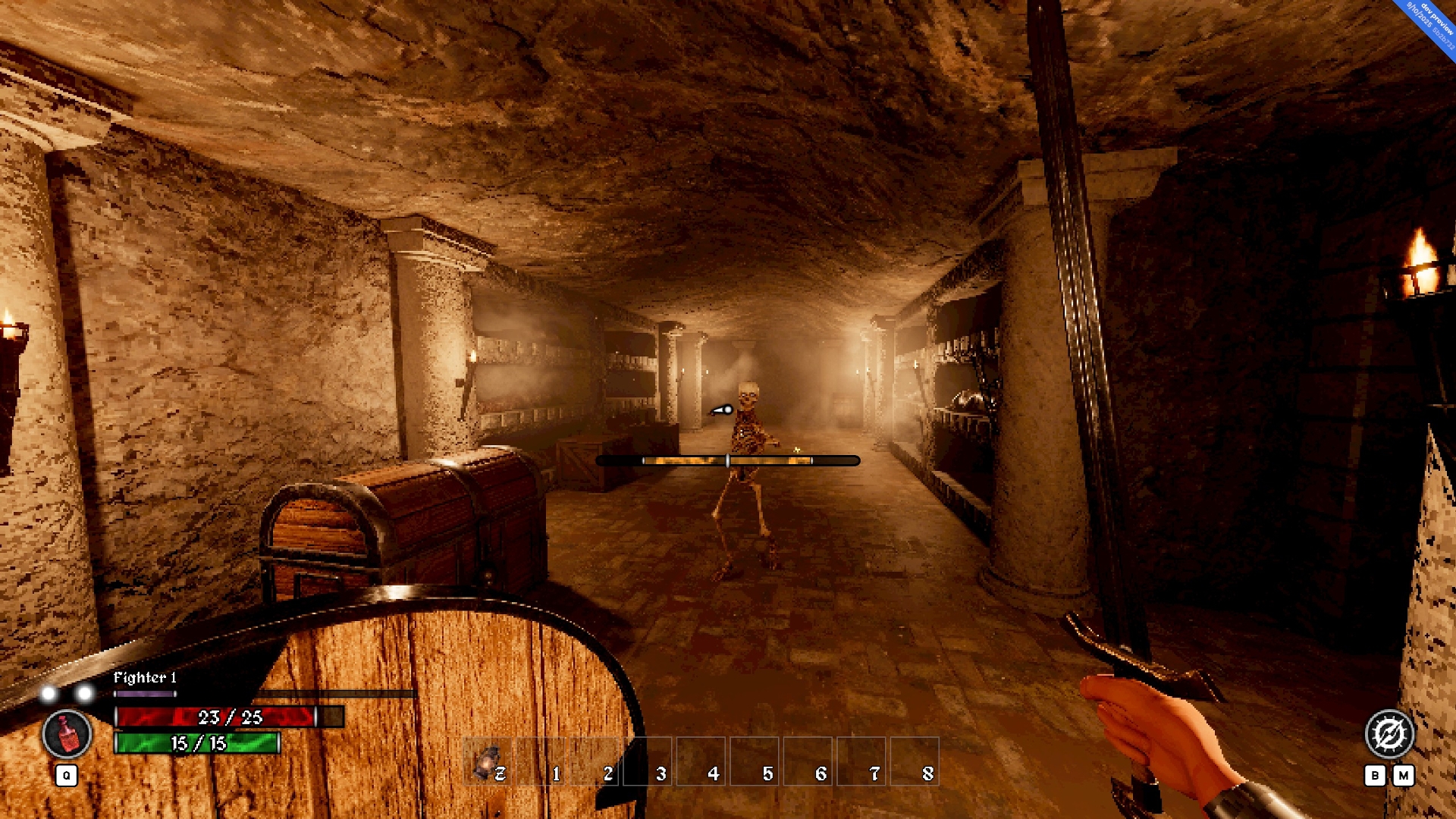Image resolution: width=1456 pixels, height=819 pixels.
Task: Select the lantern hotbar slot
Action: click(x=487, y=761)
